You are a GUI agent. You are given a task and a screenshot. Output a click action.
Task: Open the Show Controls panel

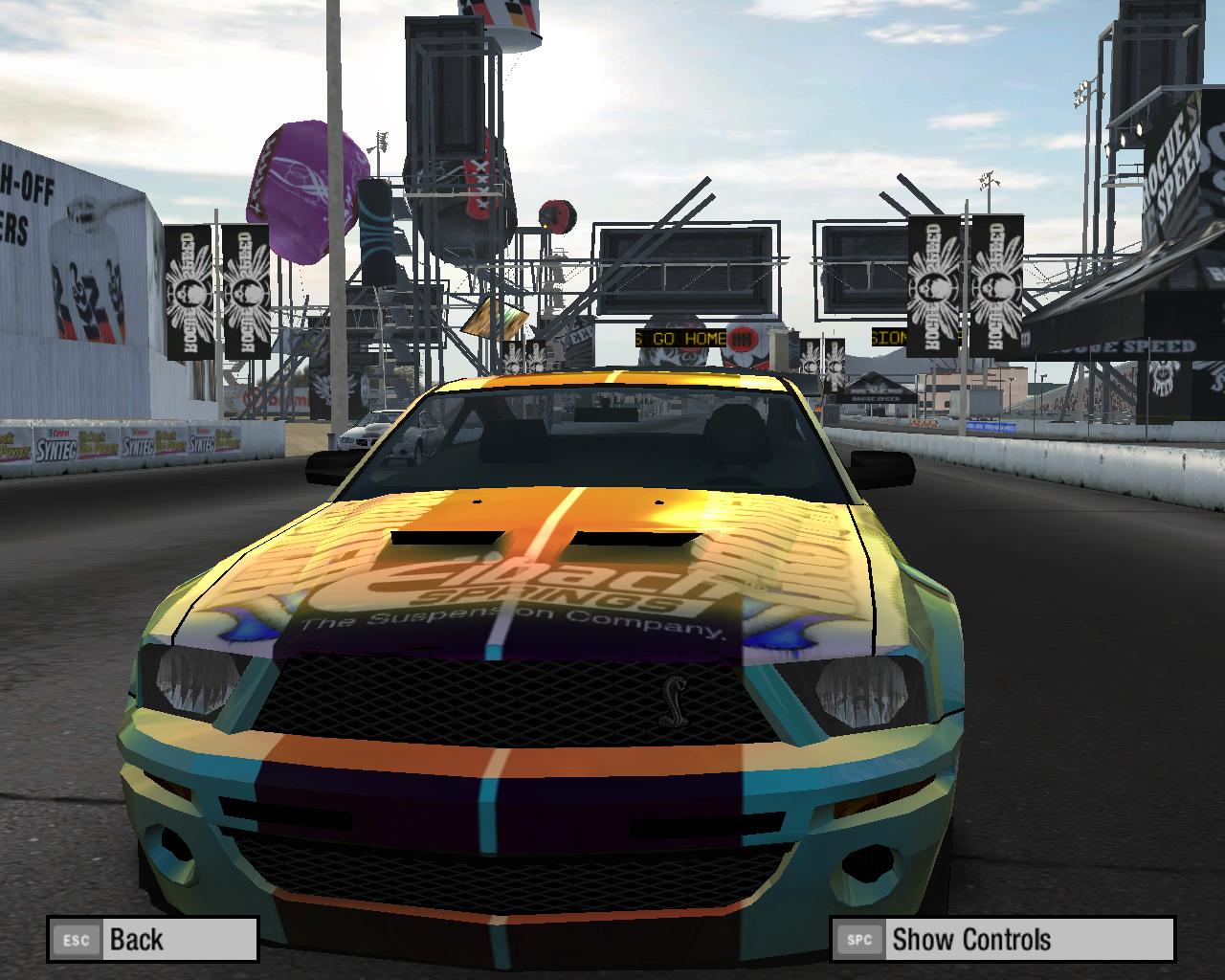click(x=1001, y=939)
